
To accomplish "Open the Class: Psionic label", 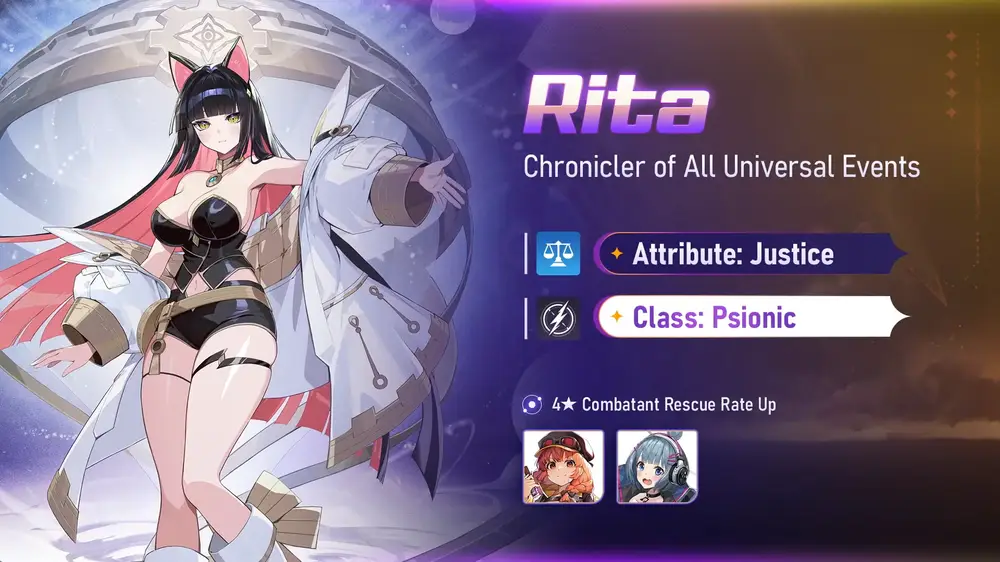I will tap(714, 318).
